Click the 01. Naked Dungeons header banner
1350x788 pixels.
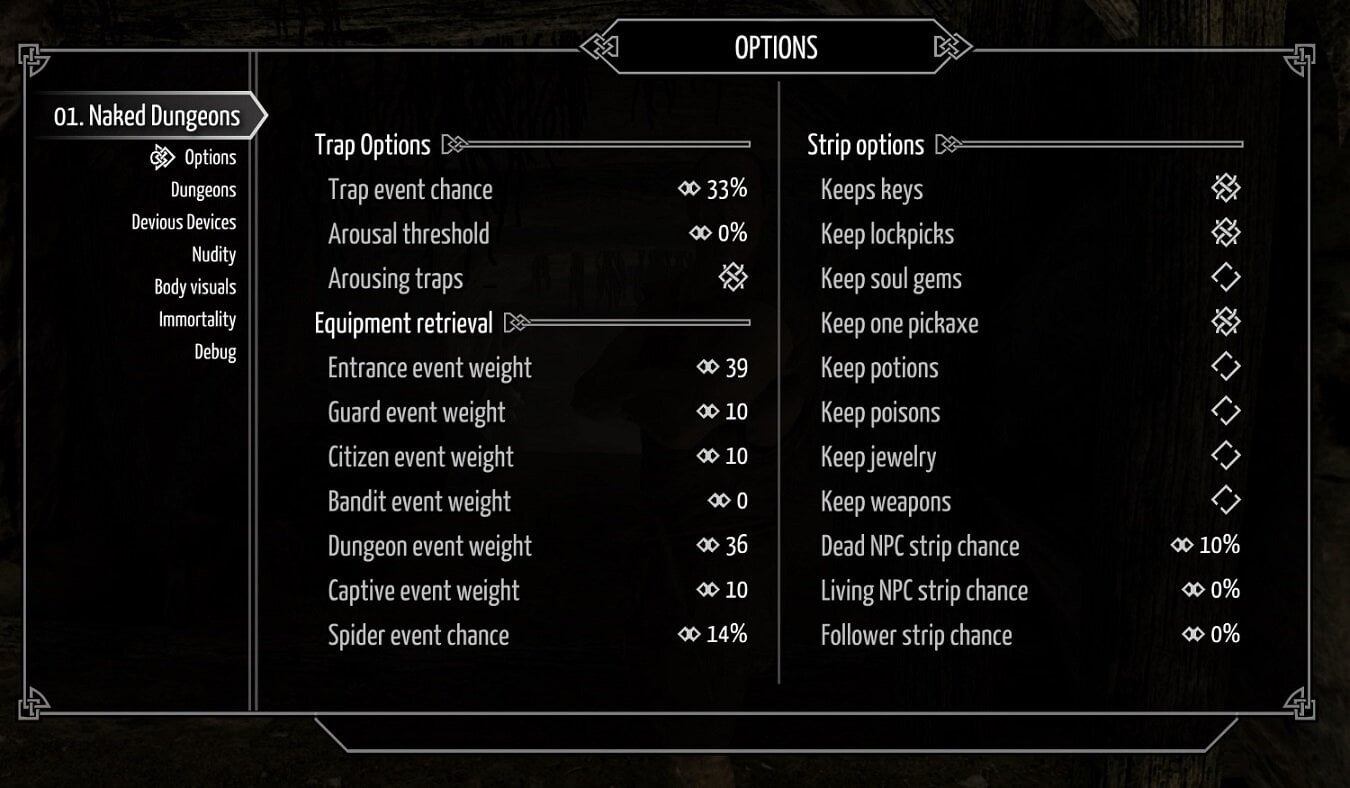point(147,115)
